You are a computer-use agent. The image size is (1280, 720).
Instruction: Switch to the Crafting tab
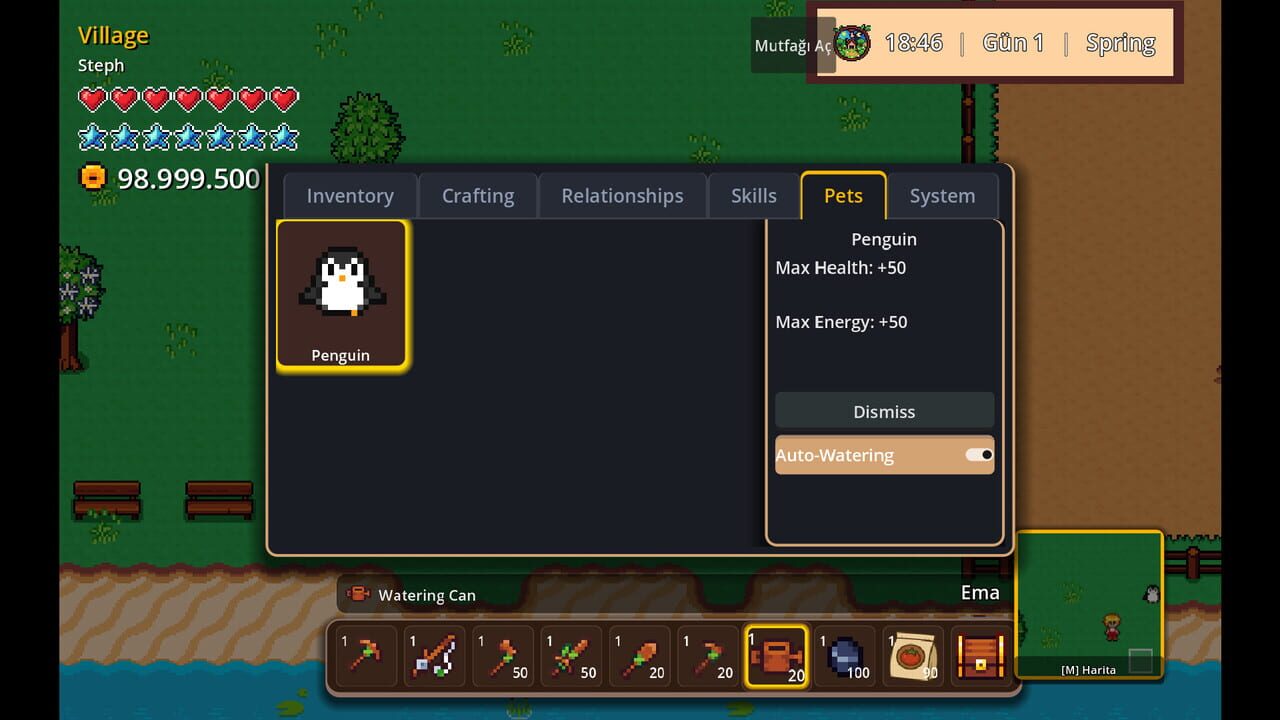[477, 195]
